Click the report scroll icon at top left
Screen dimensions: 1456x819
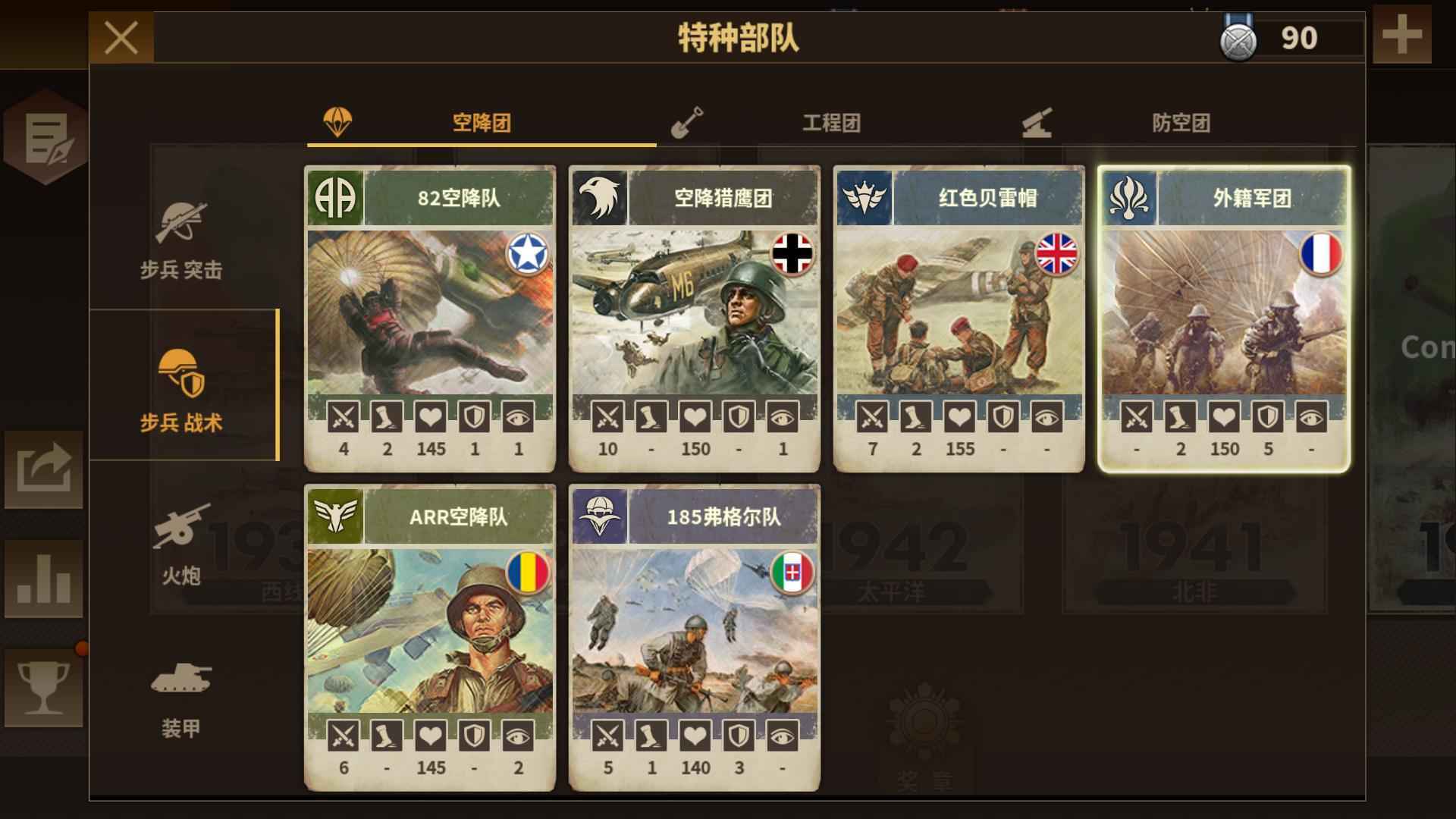coord(45,136)
